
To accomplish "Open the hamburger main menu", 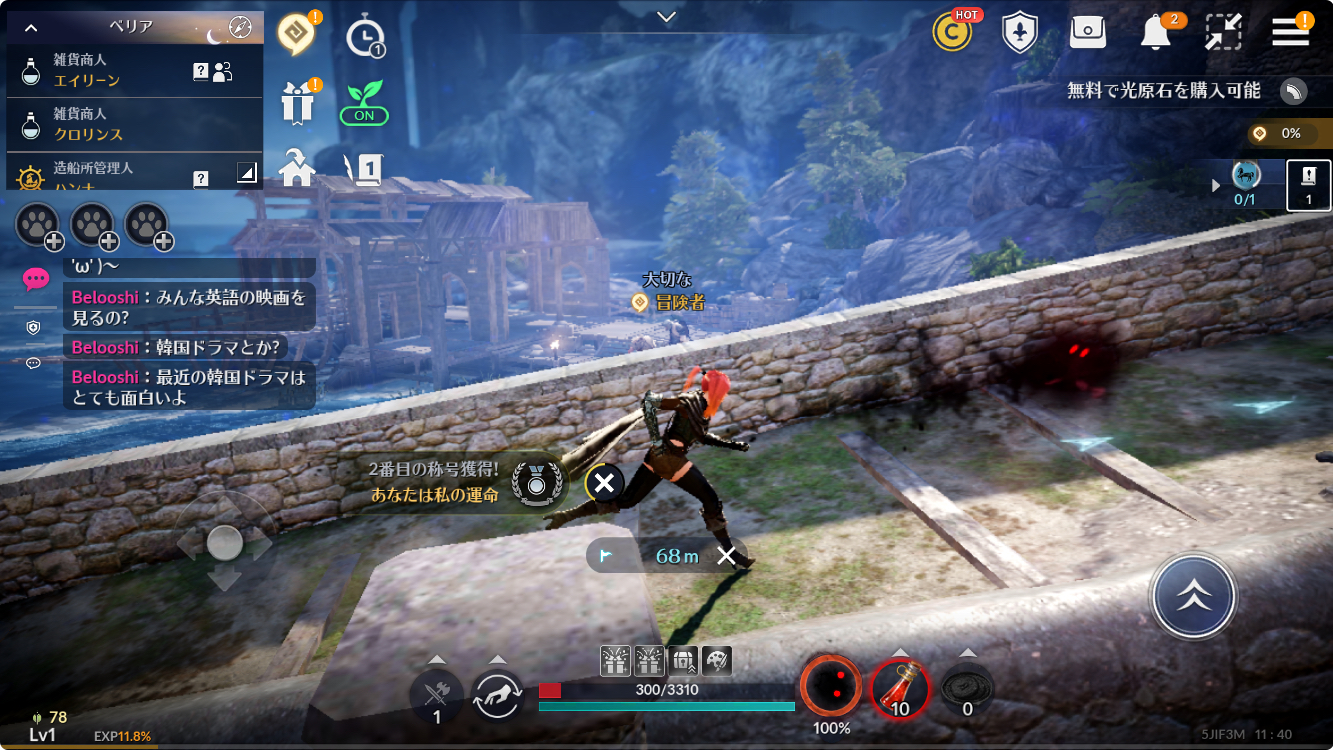I will (1291, 32).
